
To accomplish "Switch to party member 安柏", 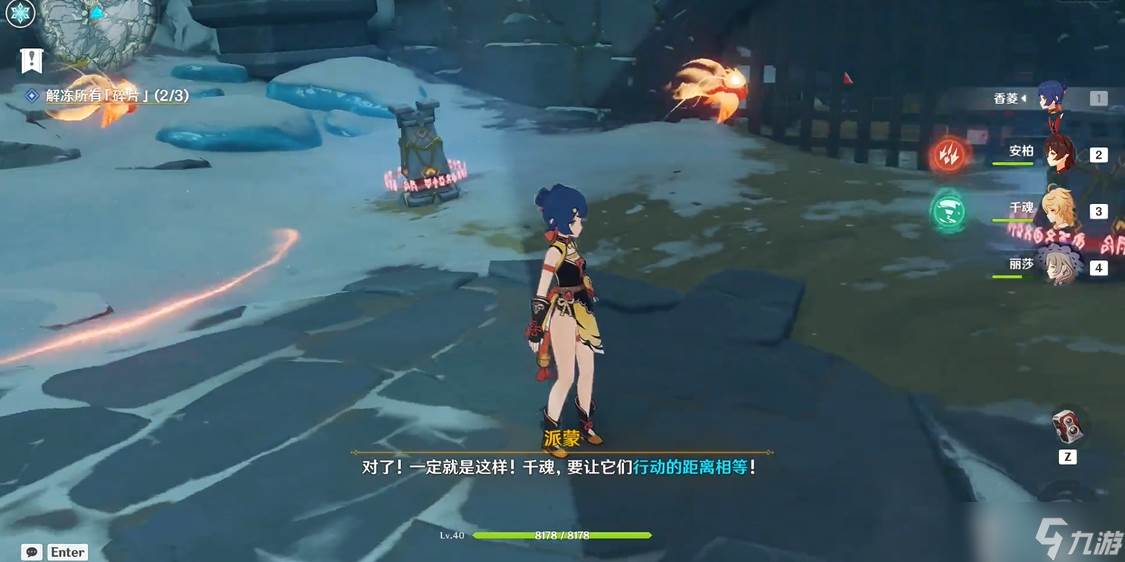I will tap(1057, 154).
